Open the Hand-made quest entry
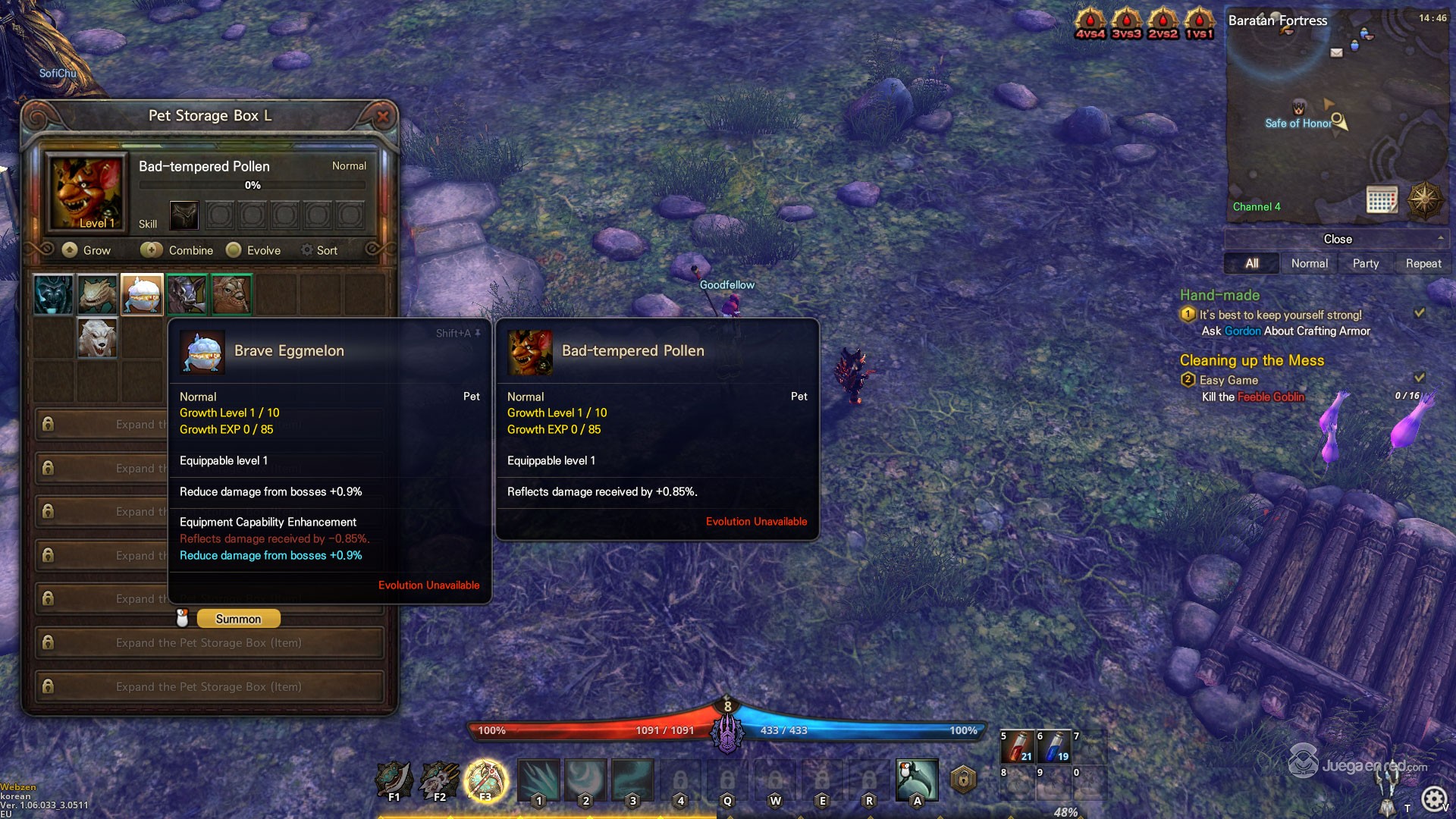 [x=1219, y=295]
